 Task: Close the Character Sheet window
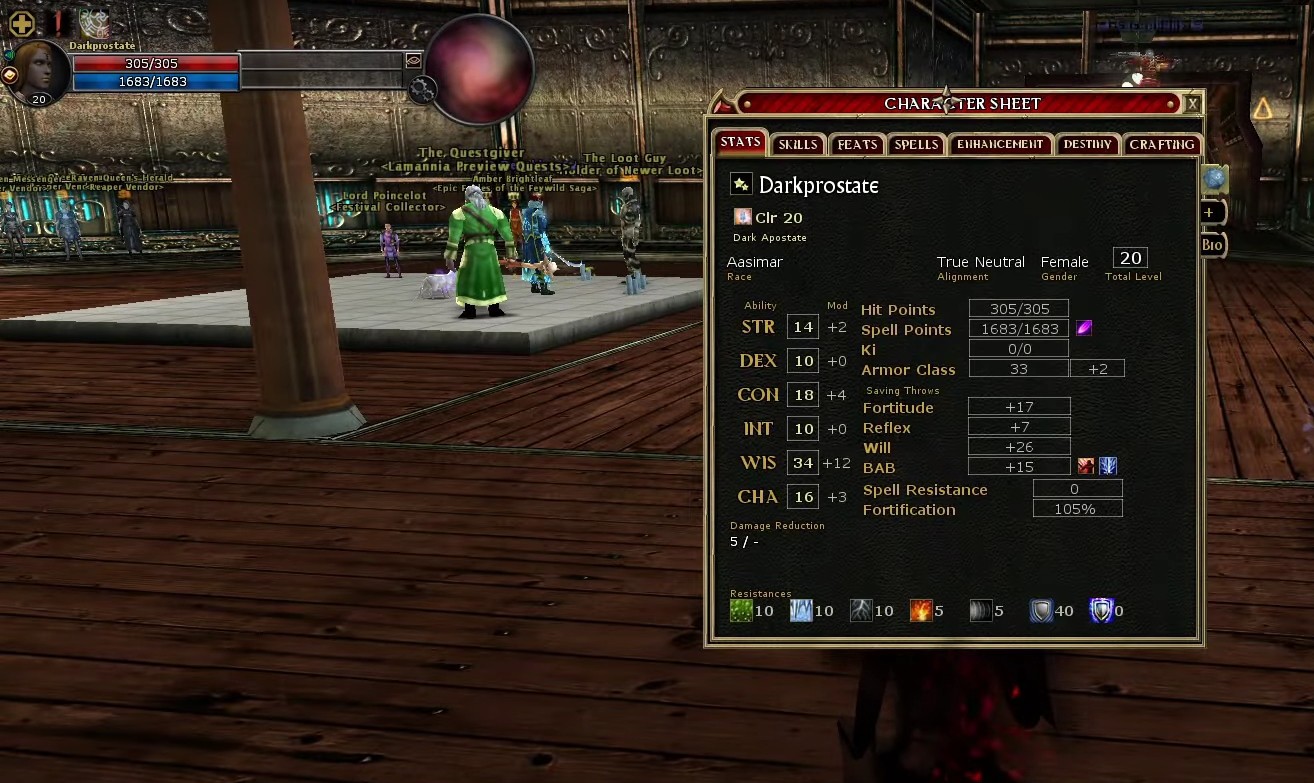[x=1192, y=103]
